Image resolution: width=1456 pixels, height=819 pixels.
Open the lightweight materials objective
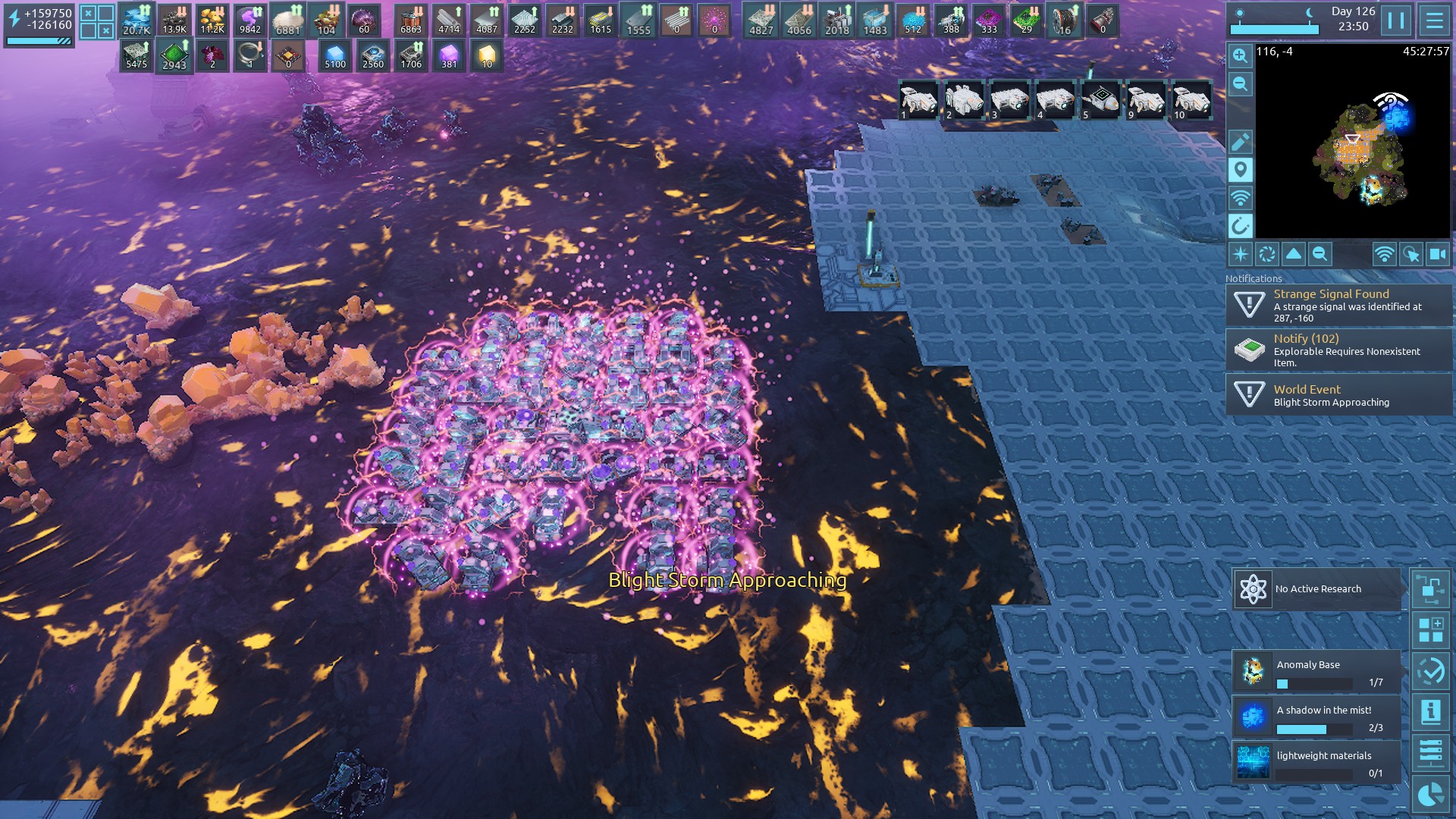tap(1317, 763)
